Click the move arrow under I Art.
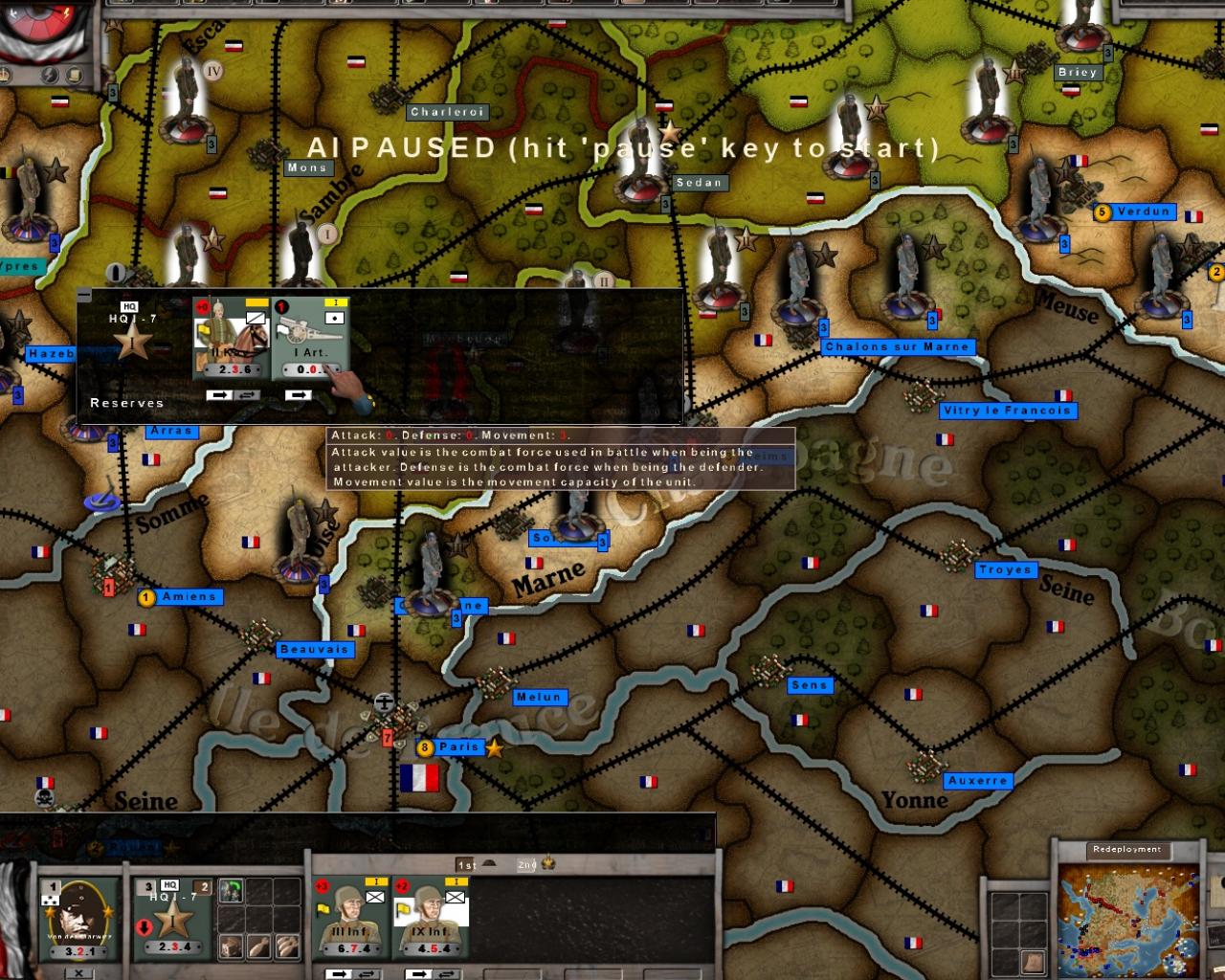This screenshot has height=980, width=1225. (298, 394)
